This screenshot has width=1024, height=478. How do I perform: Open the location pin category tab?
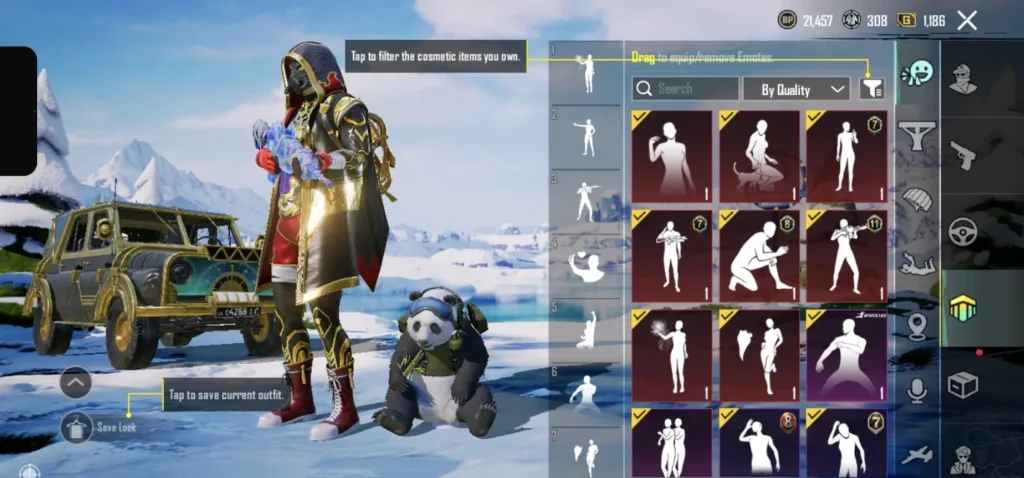coord(916,327)
